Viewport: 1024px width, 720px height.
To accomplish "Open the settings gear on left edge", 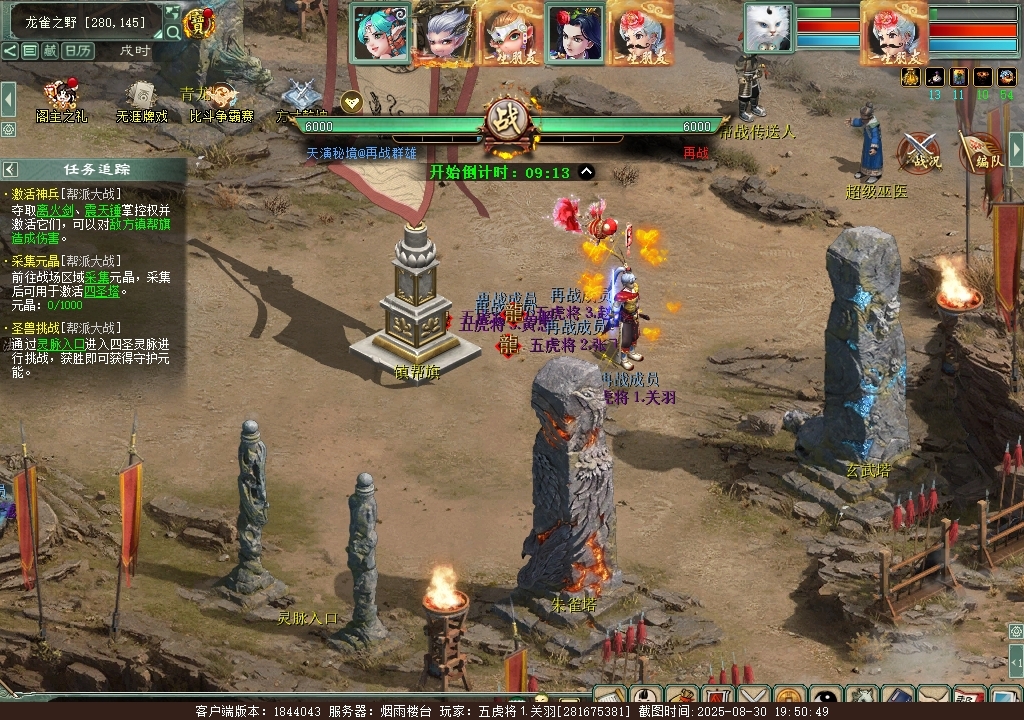I will (x=8, y=129).
